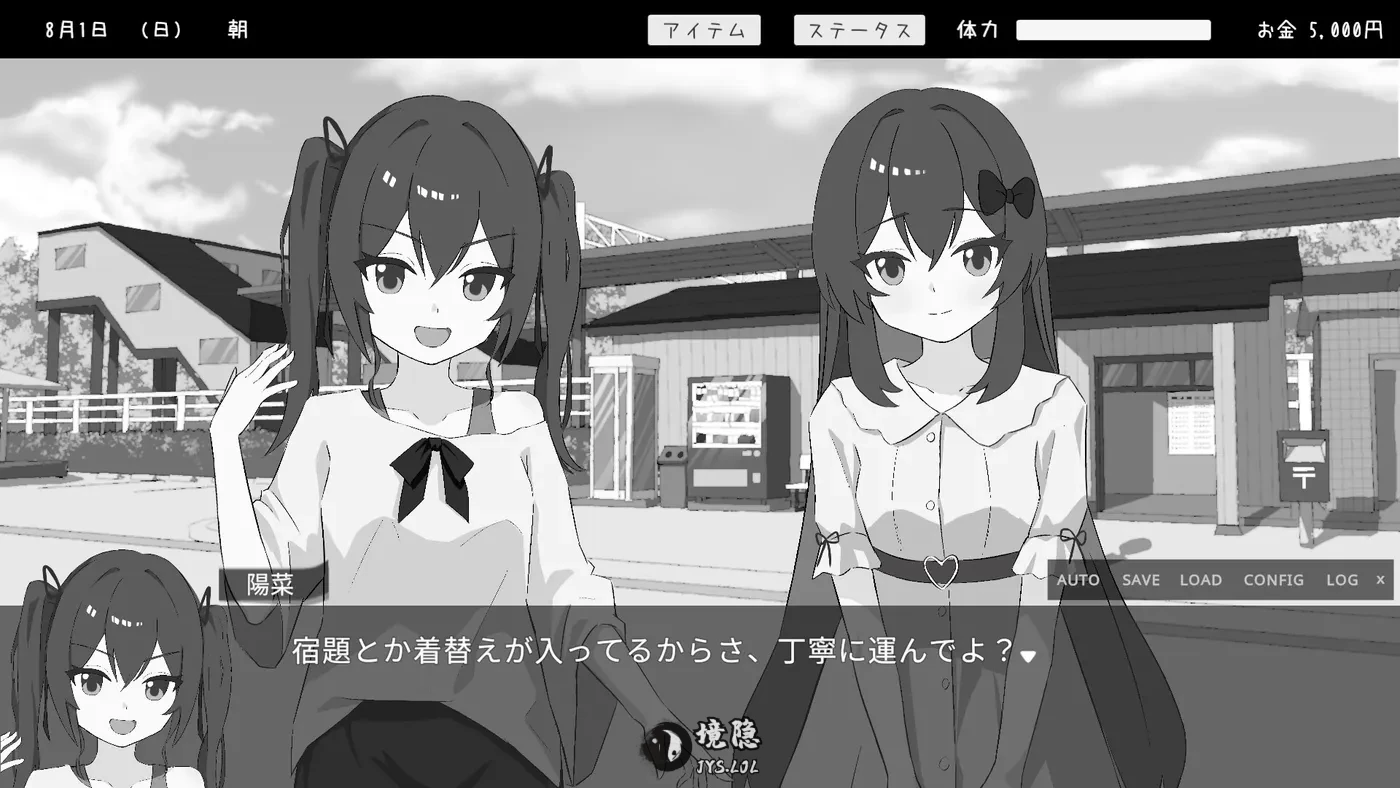1400x788 pixels.
Task: Click the dialogue box to advance text
Action: coord(660,653)
